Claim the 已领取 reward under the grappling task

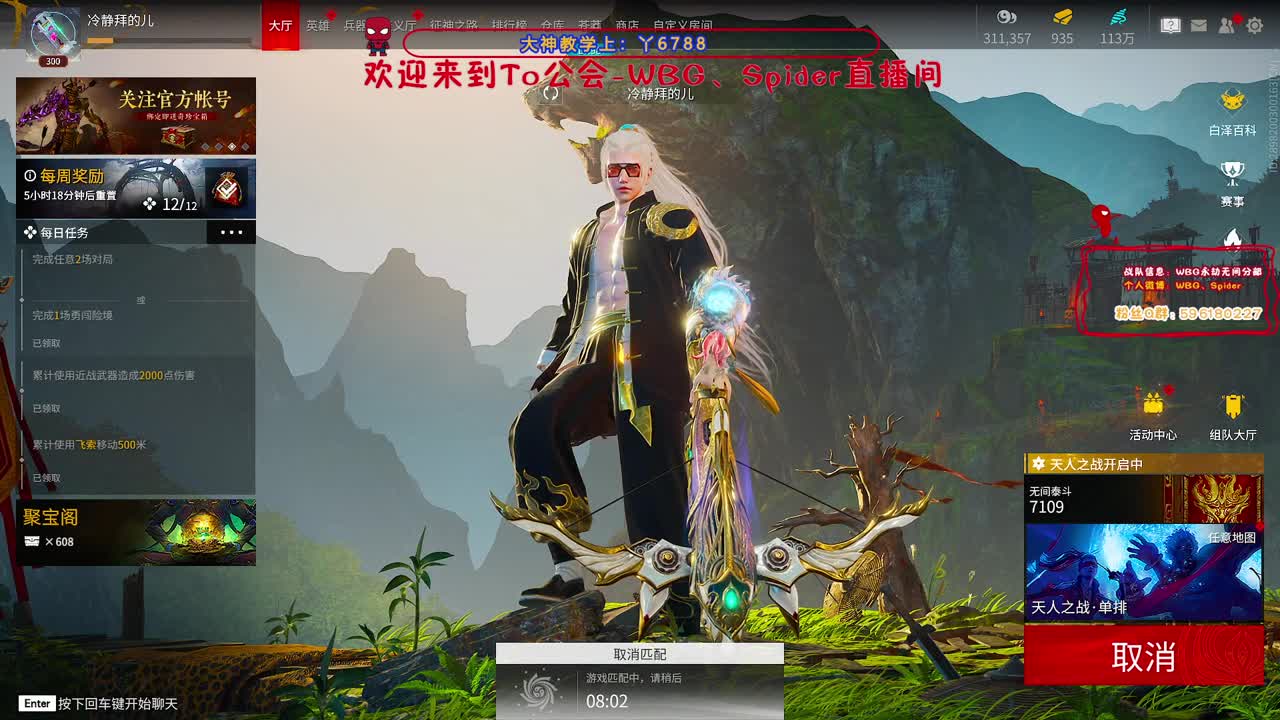(45, 477)
